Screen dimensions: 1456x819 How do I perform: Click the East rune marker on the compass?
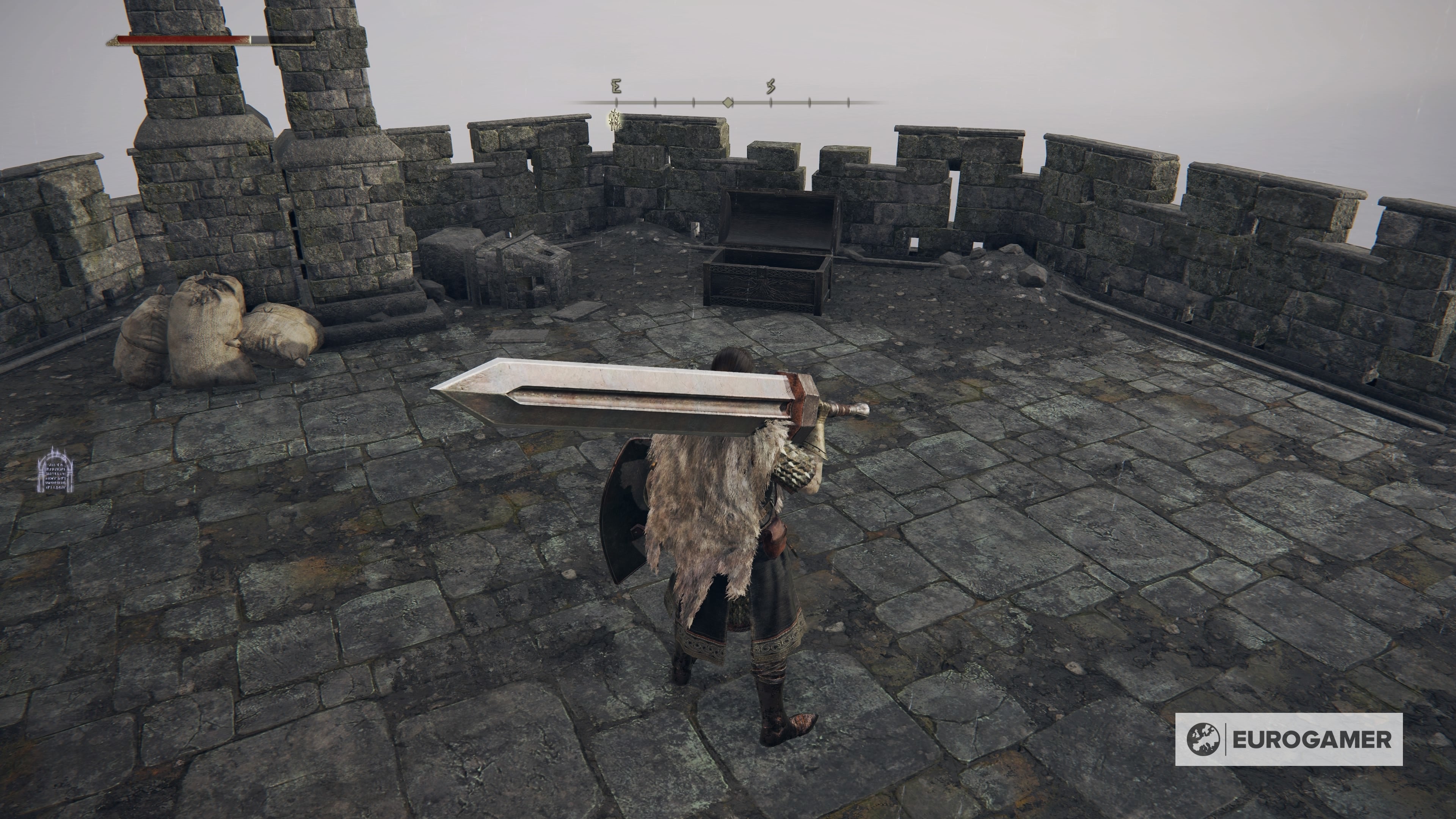(x=617, y=86)
